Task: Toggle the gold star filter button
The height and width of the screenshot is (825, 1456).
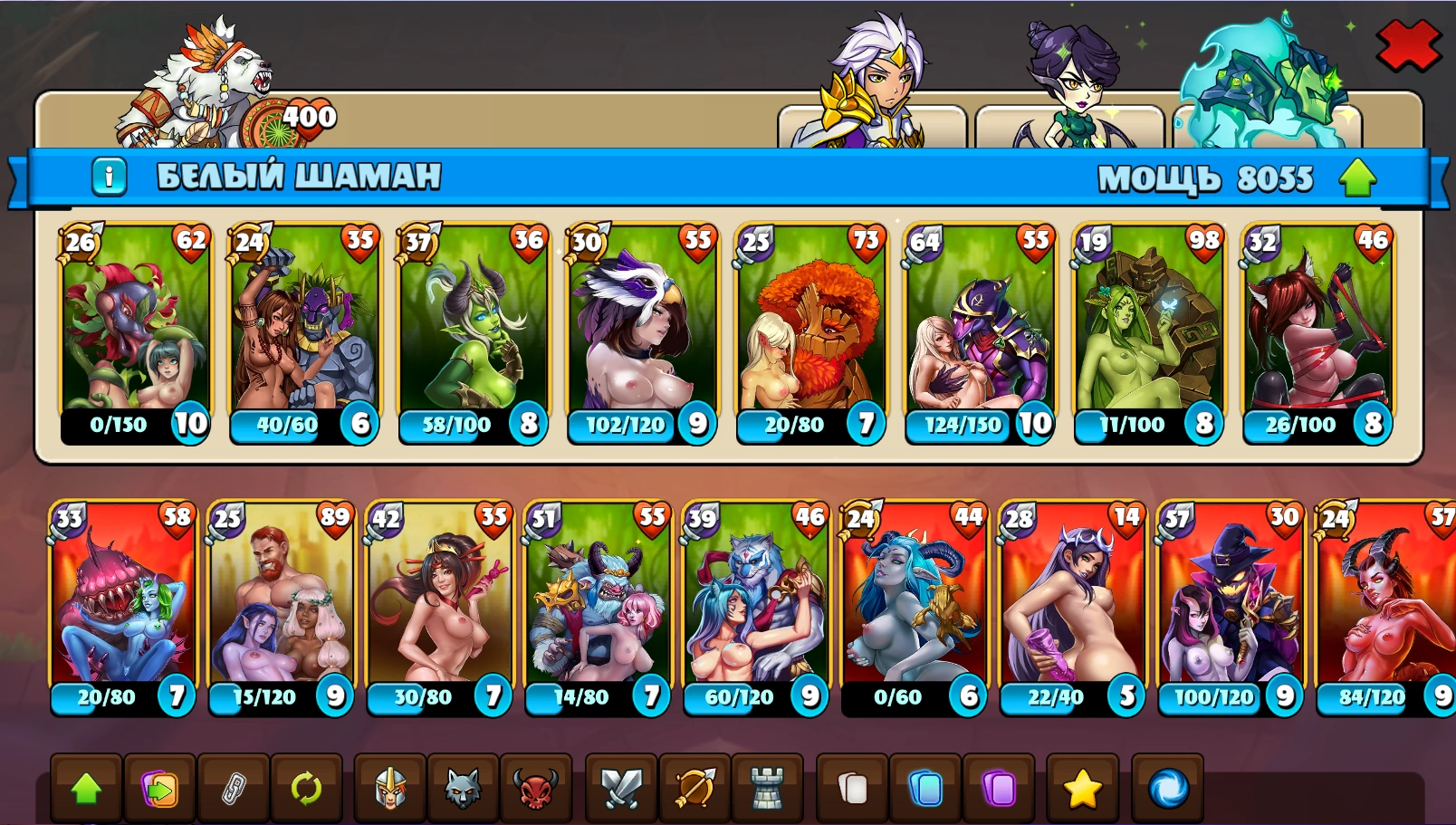Action: pyautogui.click(x=1082, y=788)
